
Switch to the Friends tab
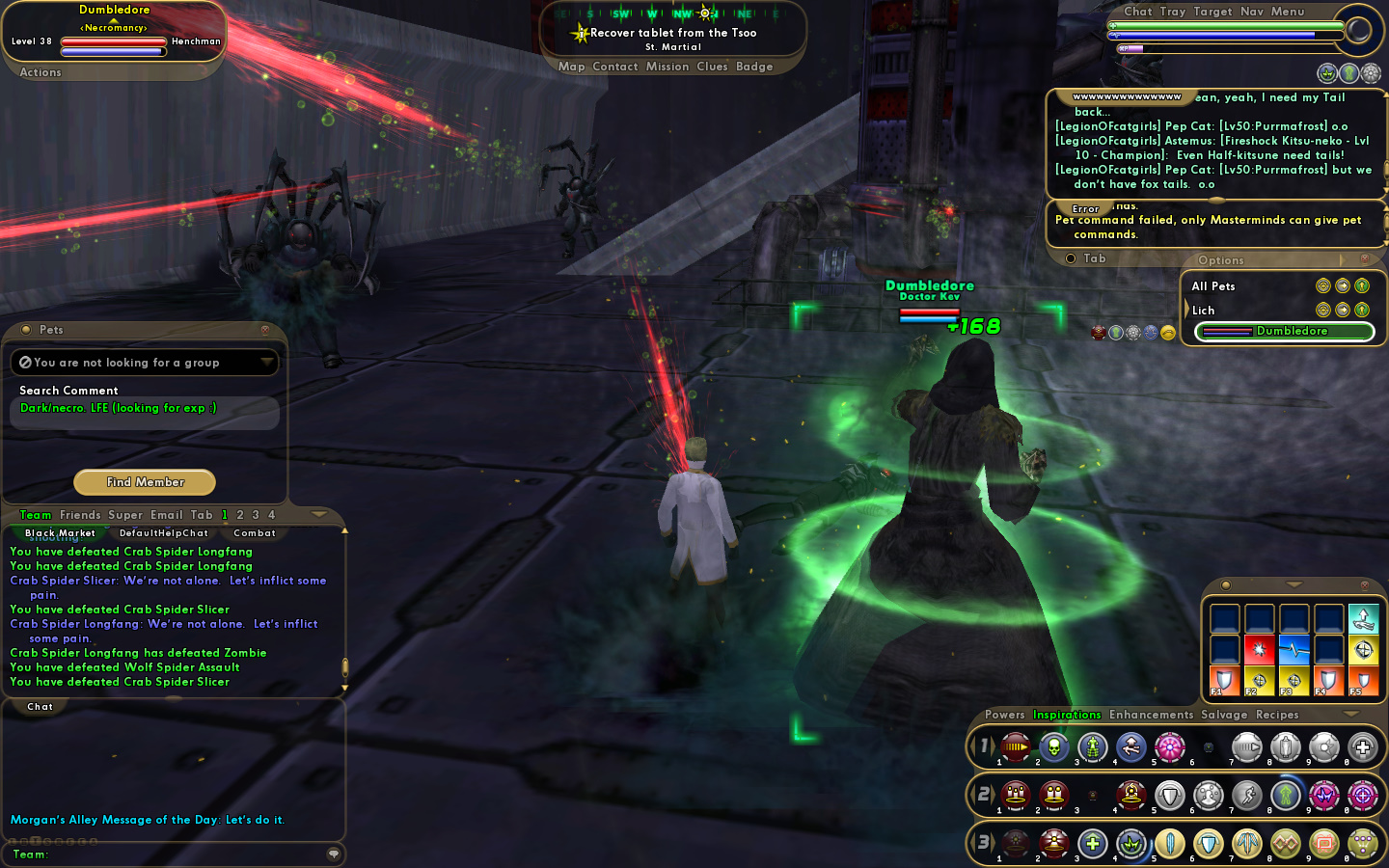[x=80, y=515]
